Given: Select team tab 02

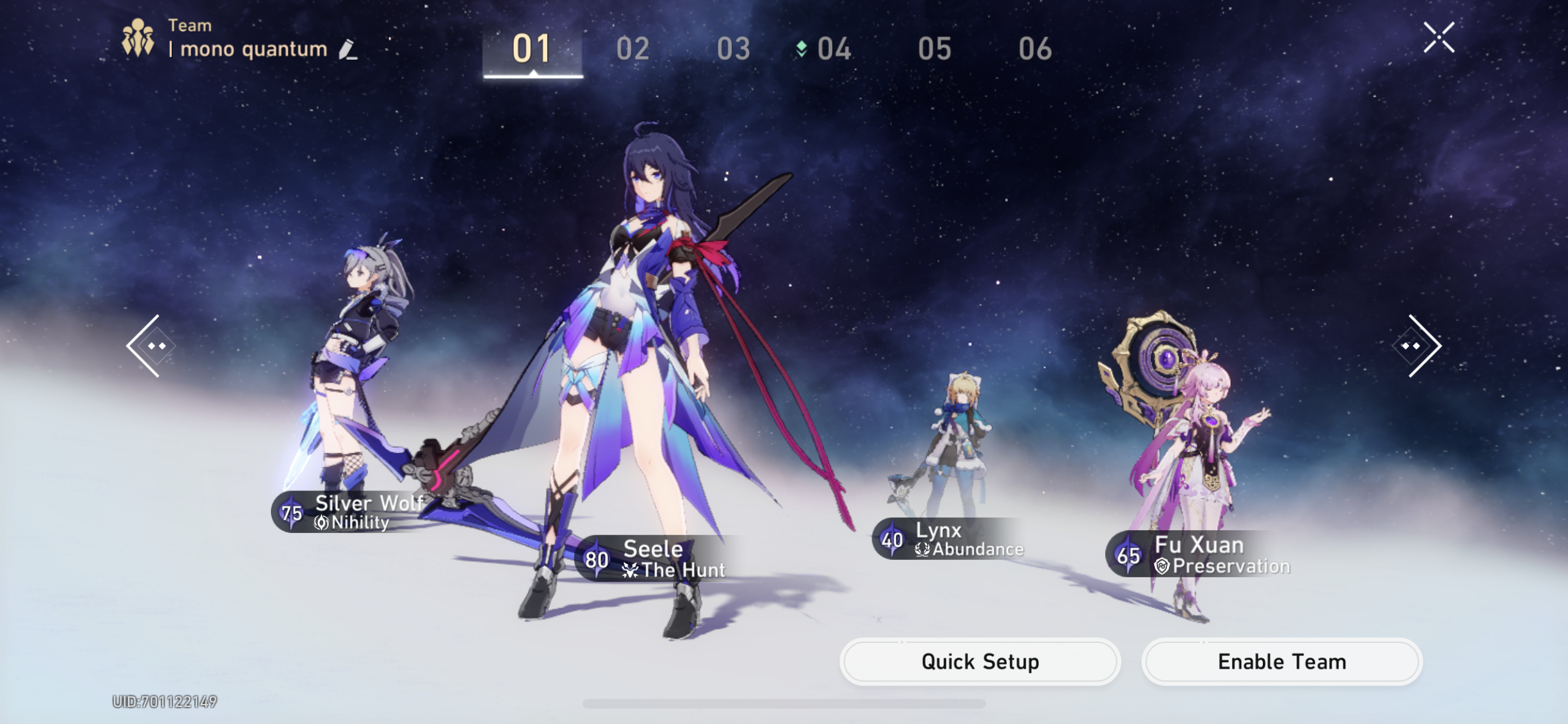Looking at the screenshot, I should tap(634, 48).
